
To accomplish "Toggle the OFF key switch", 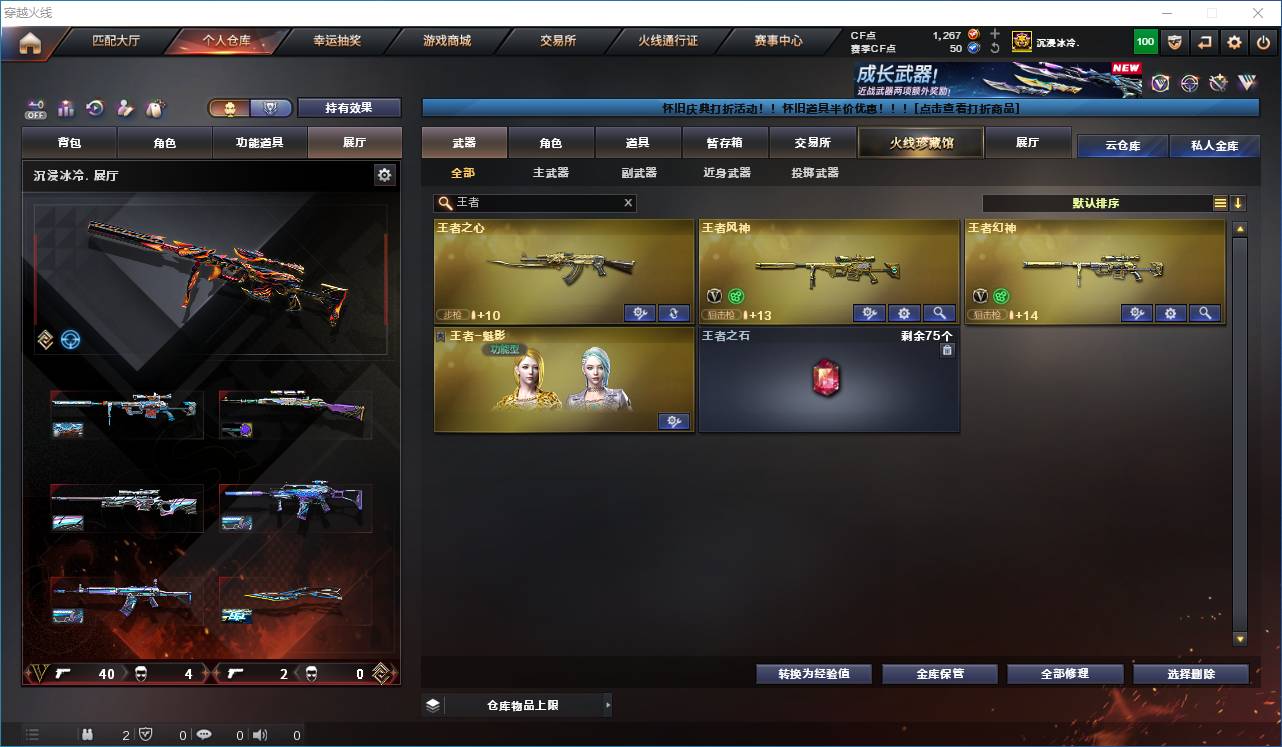I will tap(34, 105).
